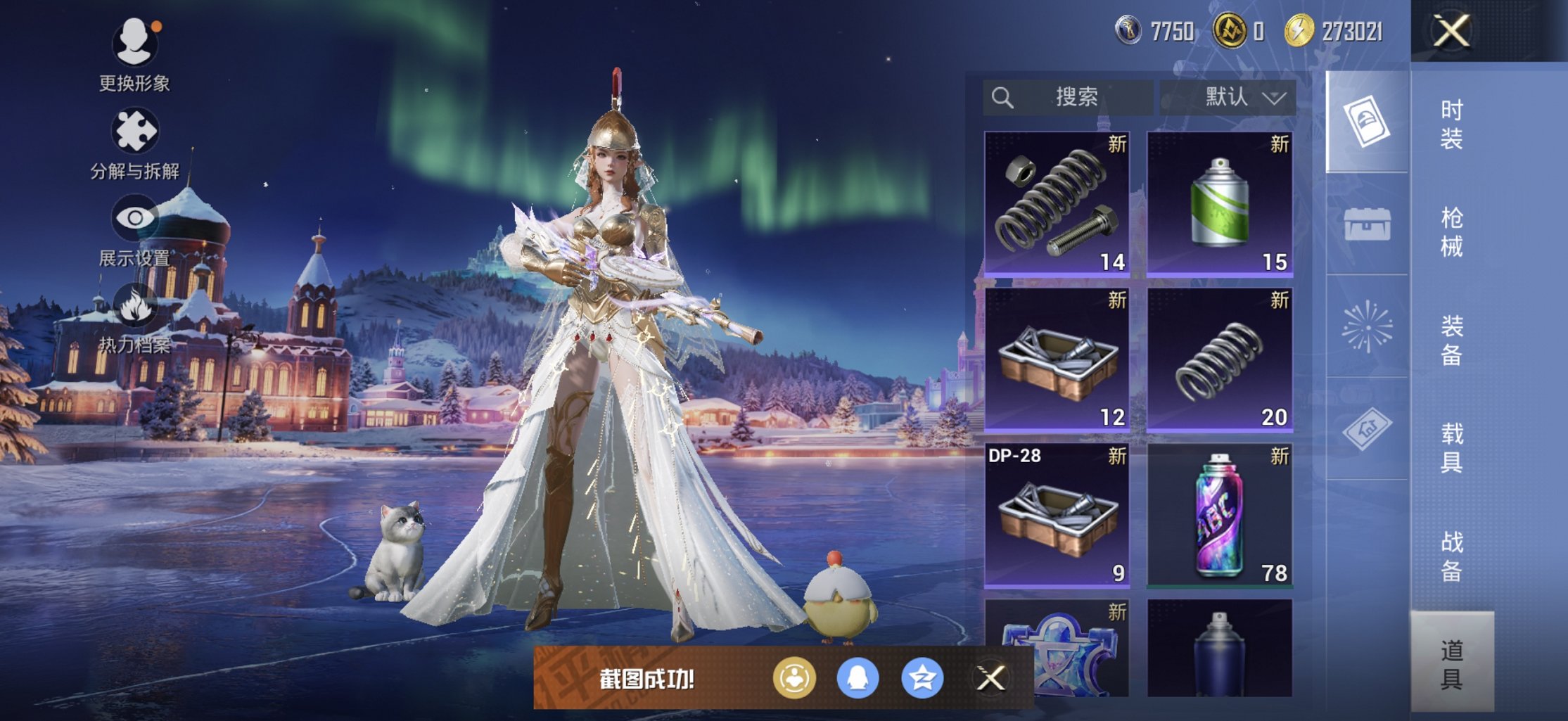Share screenshot via blue penguin QQ icon
This screenshot has height=721, width=1568.
pyautogui.click(x=858, y=678)
